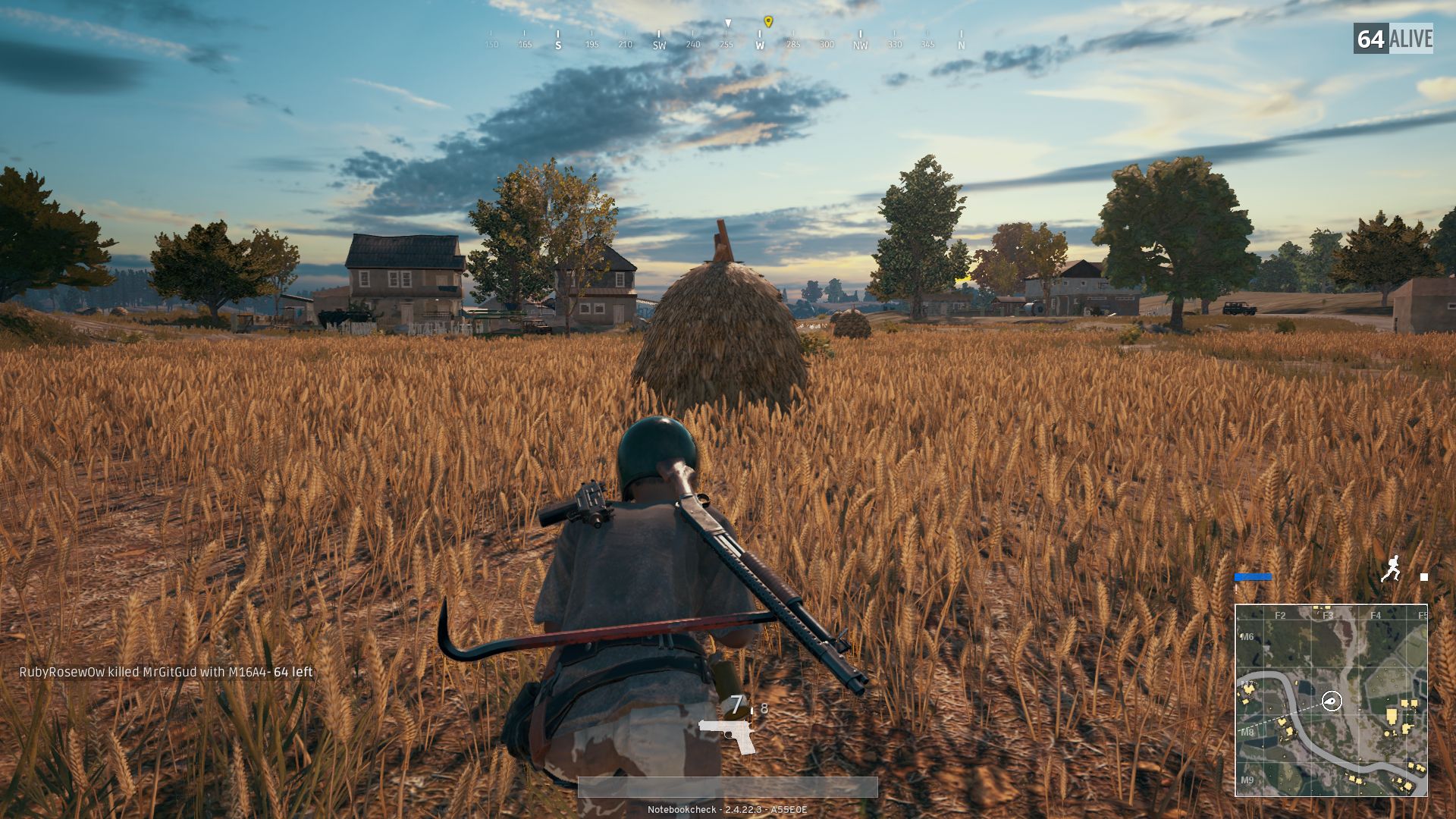Click the Notebookcheck version watermark text
The height and width of the screenshot is (819, 1456).
[x=728, y=809]
